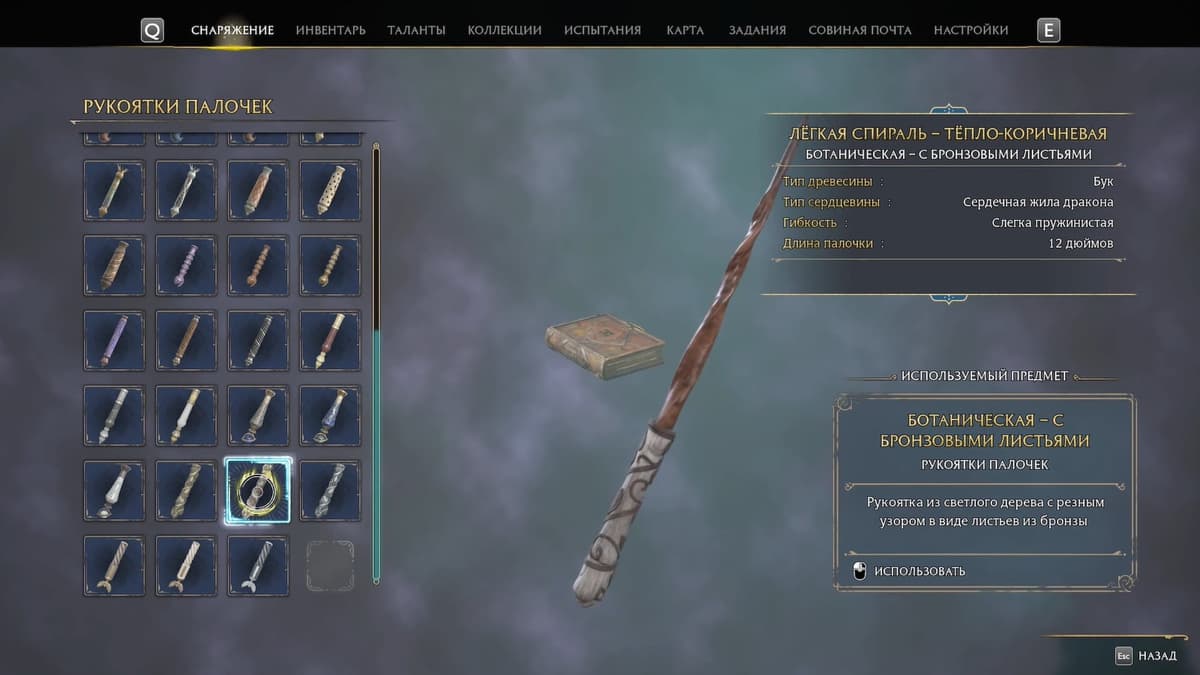Go to the Настройки tab
This screenshot has height=675, width=1200.
point(970,30)
